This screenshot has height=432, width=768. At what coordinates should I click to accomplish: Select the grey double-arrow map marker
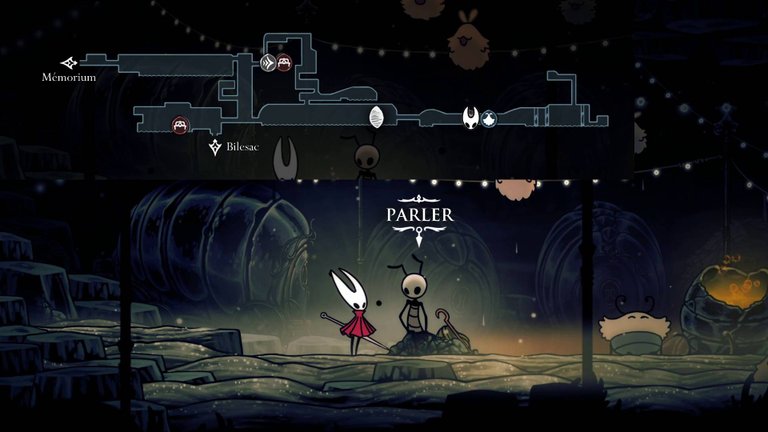click(x=268, y=64)
